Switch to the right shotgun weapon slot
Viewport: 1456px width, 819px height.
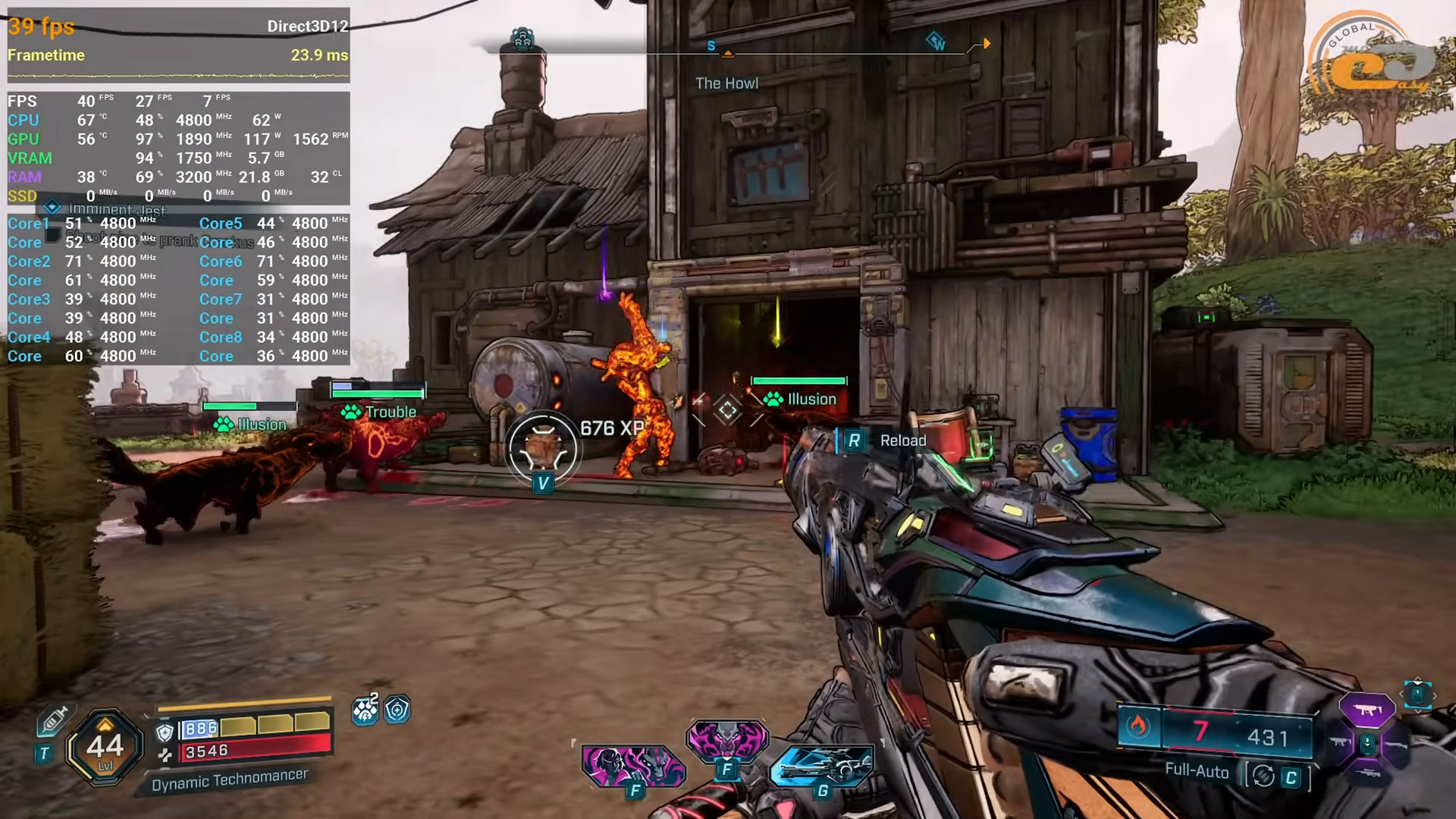pyautogui.click(x=1397, y=746)
